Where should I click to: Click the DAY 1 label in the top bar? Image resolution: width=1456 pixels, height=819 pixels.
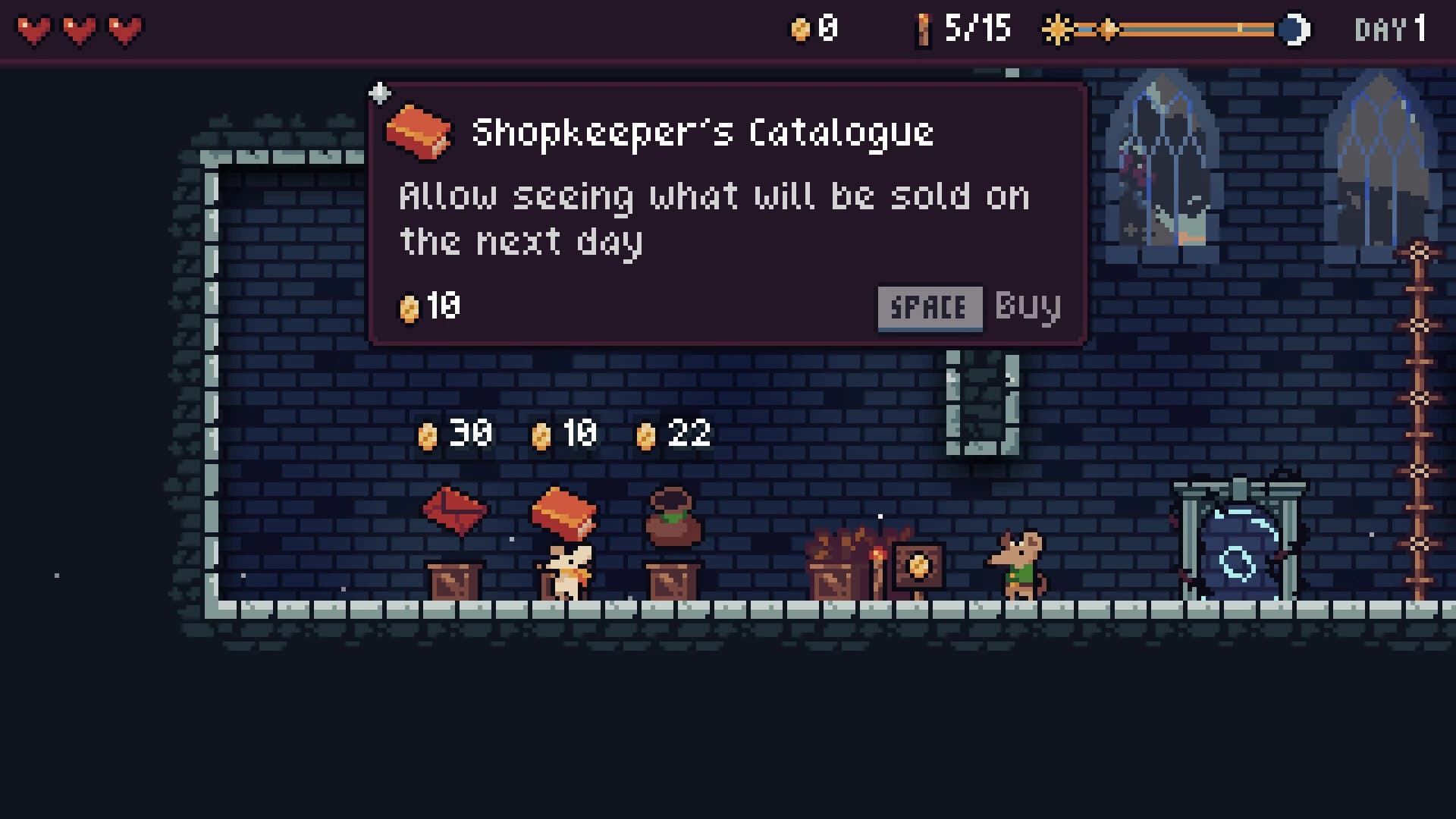coord(1390,30)
